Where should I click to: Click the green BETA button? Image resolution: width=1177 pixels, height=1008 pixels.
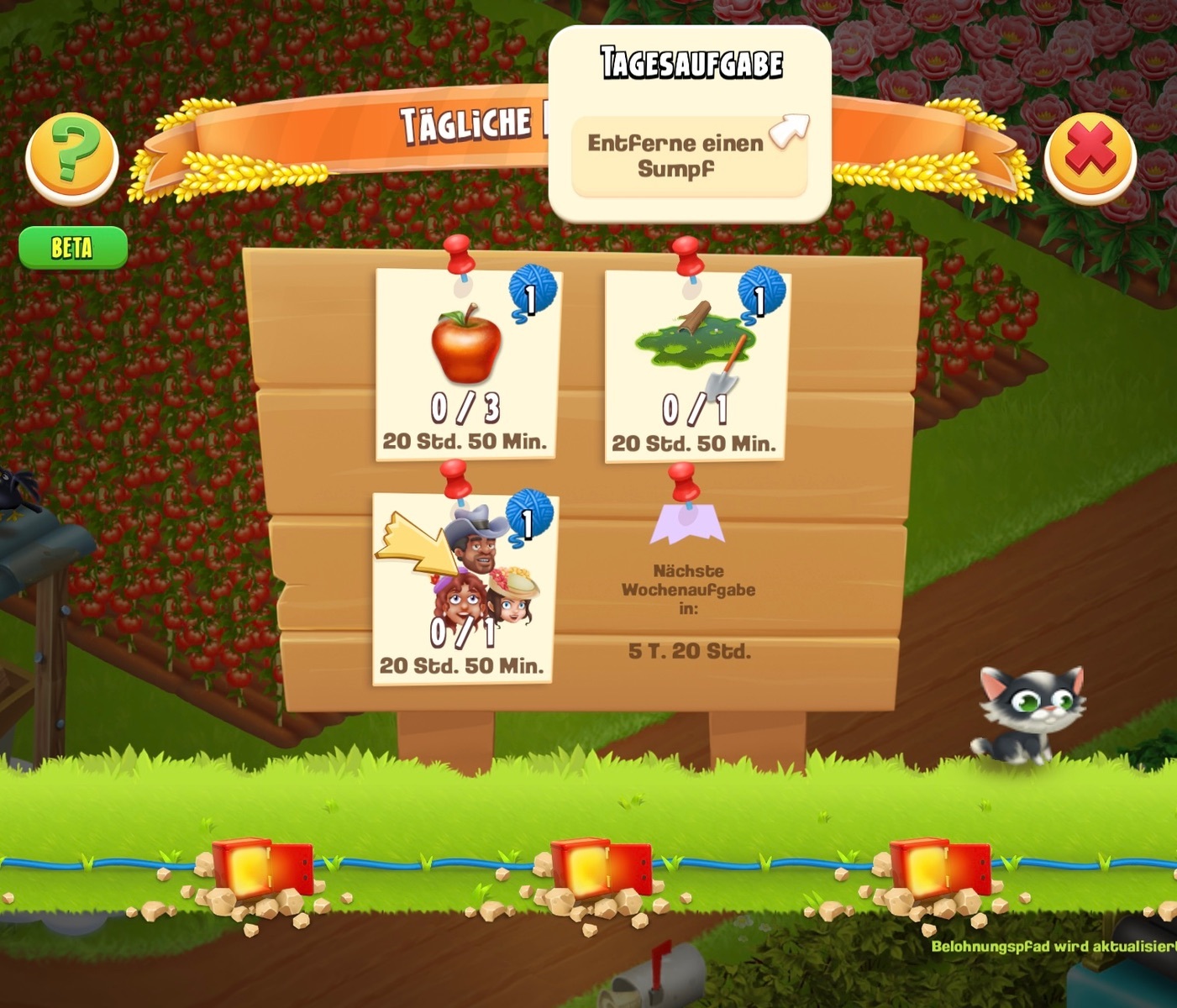(73, 248)
